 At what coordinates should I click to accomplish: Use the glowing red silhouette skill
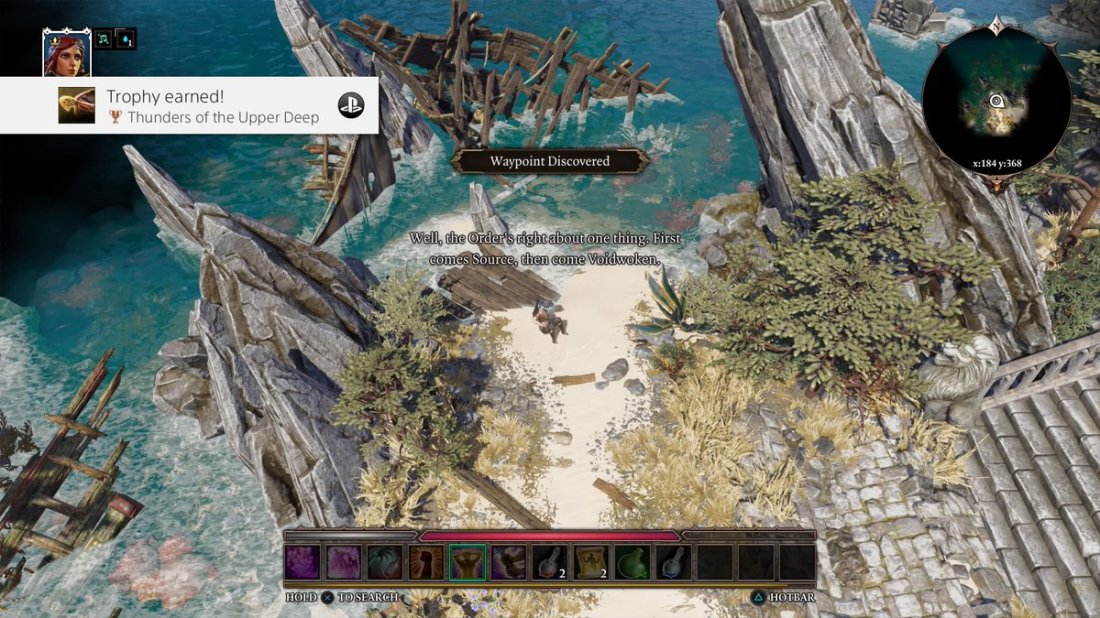425,562
